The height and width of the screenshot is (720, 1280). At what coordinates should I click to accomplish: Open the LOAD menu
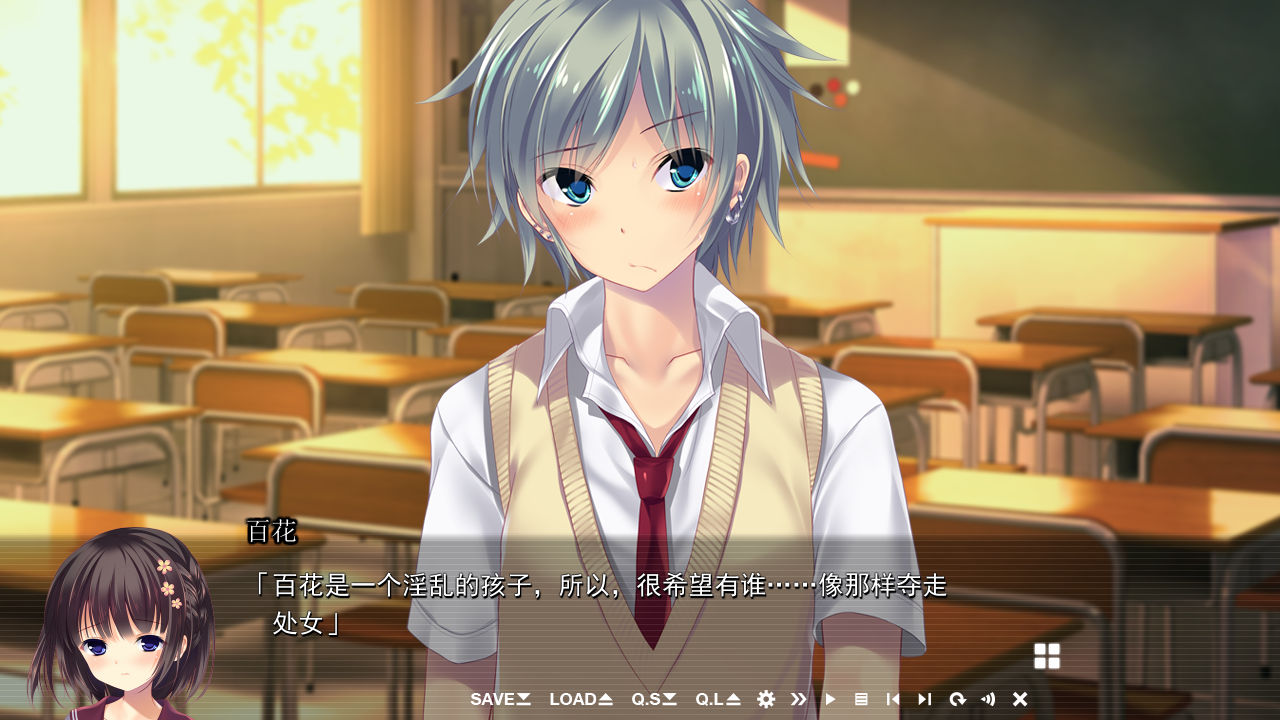pyautogui.click(x=580, y=699)
